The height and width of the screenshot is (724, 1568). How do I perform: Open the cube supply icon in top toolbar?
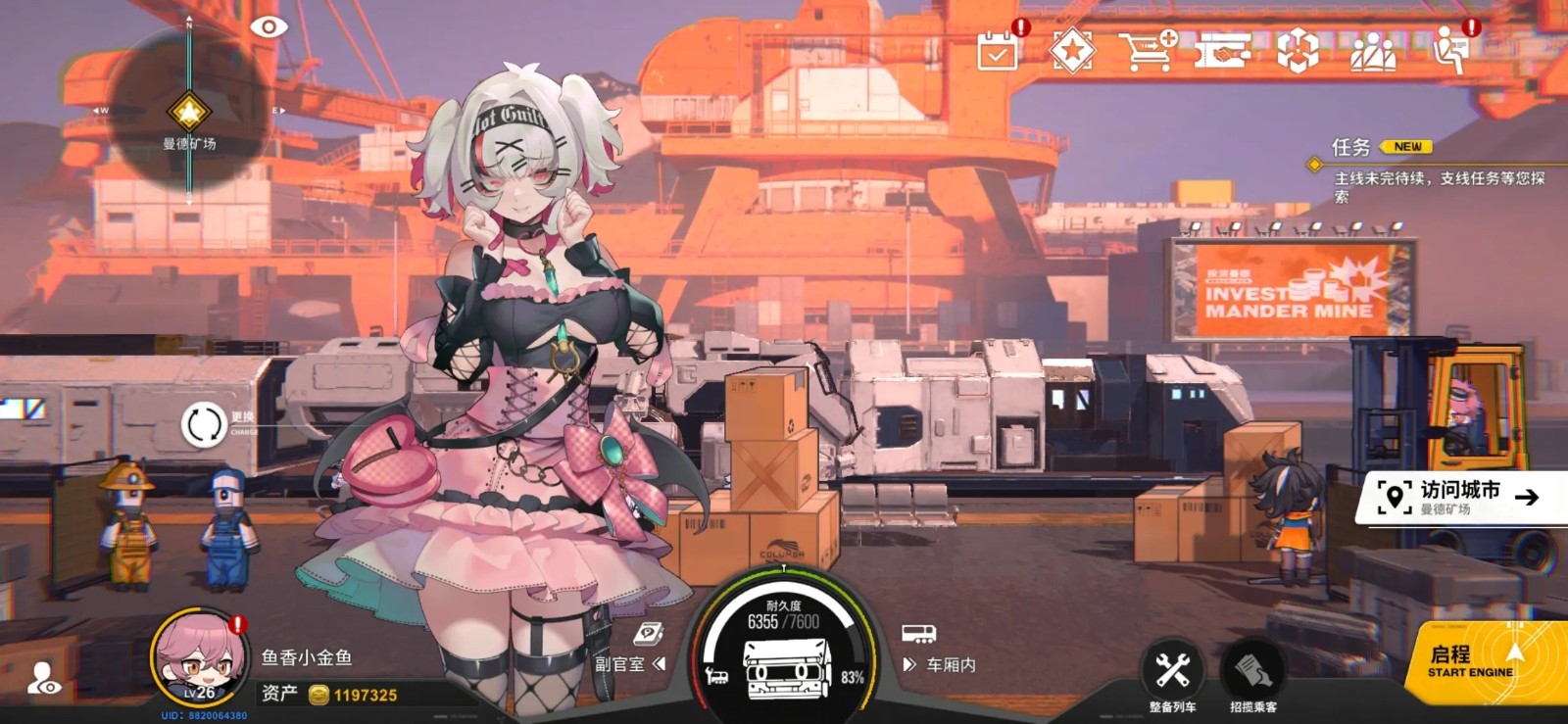tap(1299, 49)
